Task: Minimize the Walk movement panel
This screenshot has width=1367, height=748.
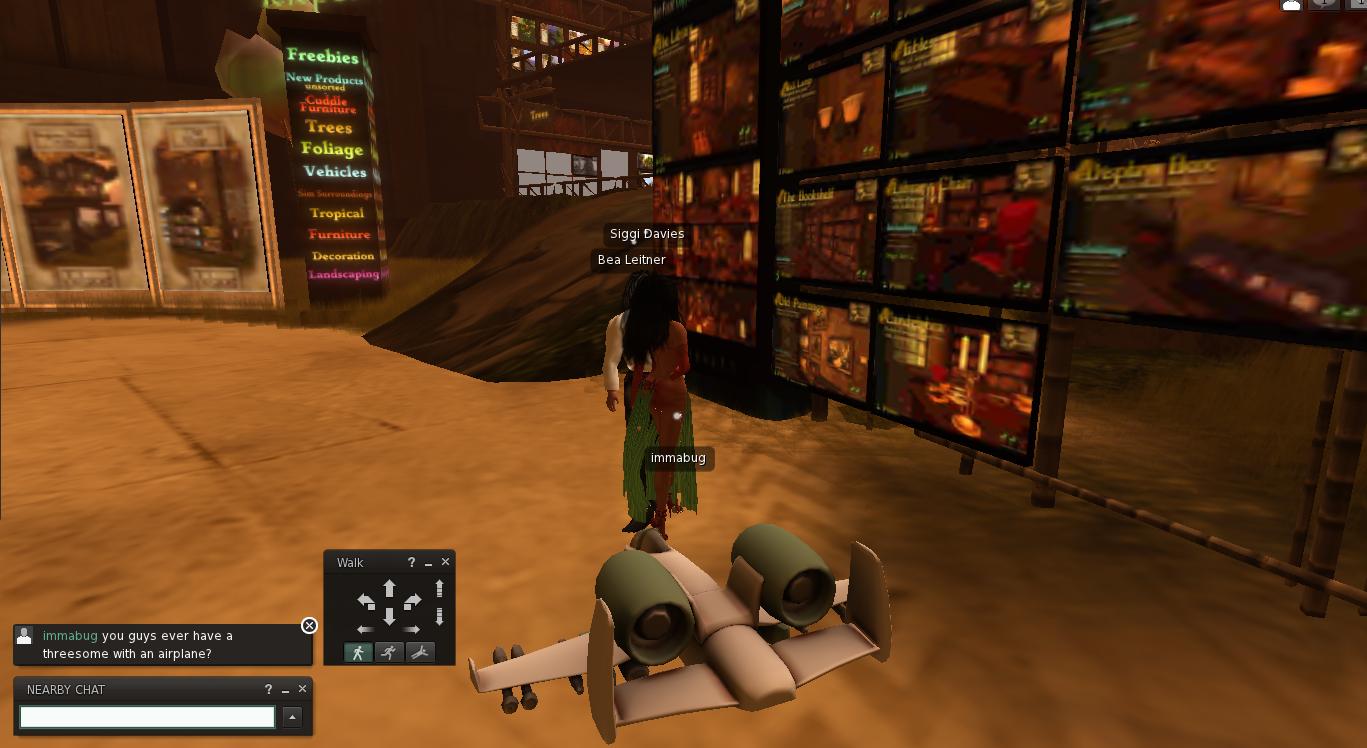Action: click(428, 563)
